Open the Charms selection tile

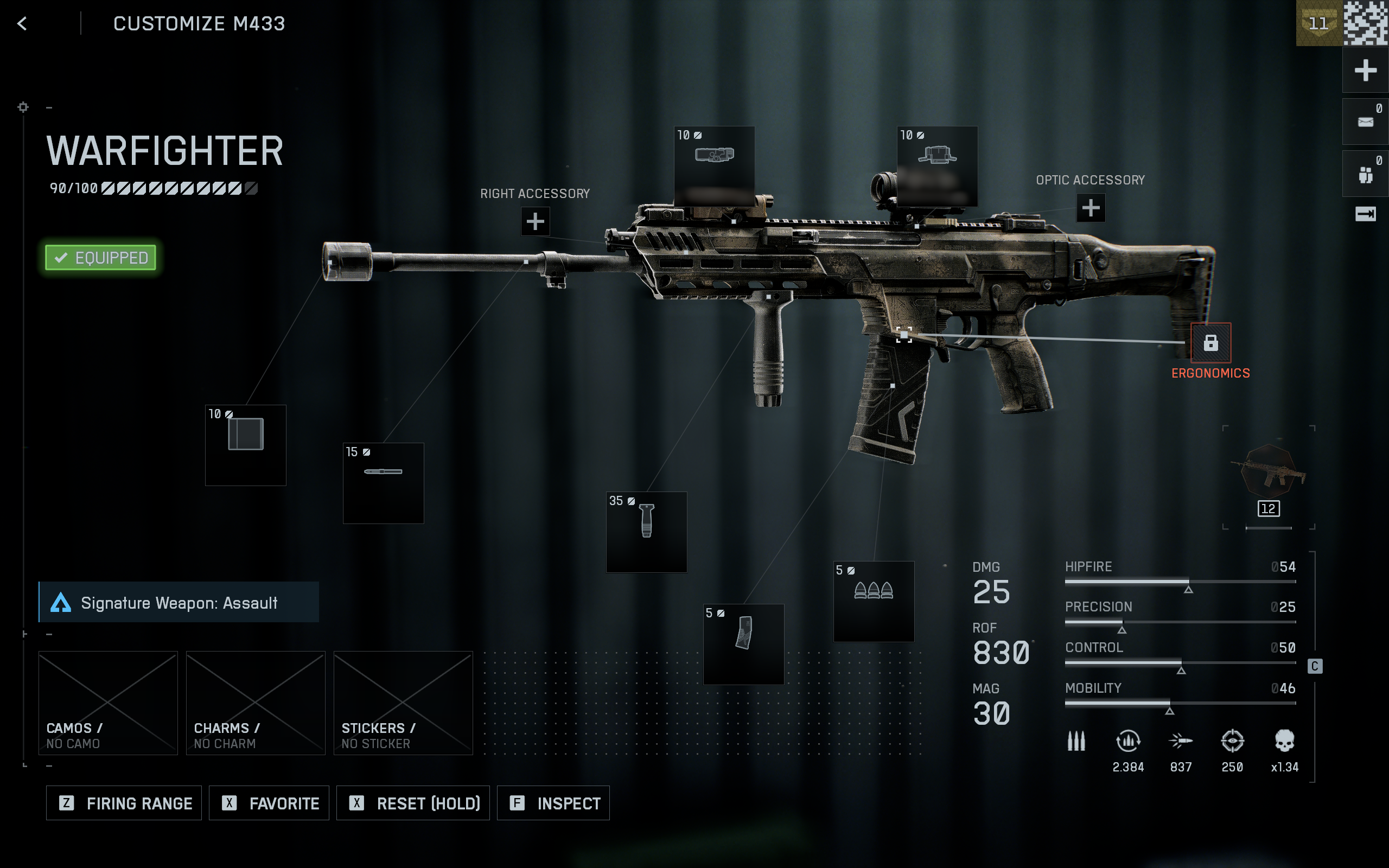pos(256,703)
